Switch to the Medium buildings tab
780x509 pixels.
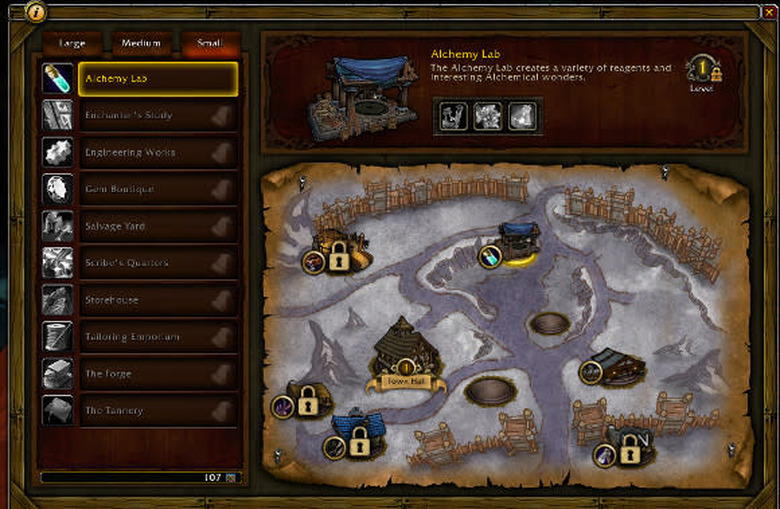pyautogui.click(x=141, y=44)
